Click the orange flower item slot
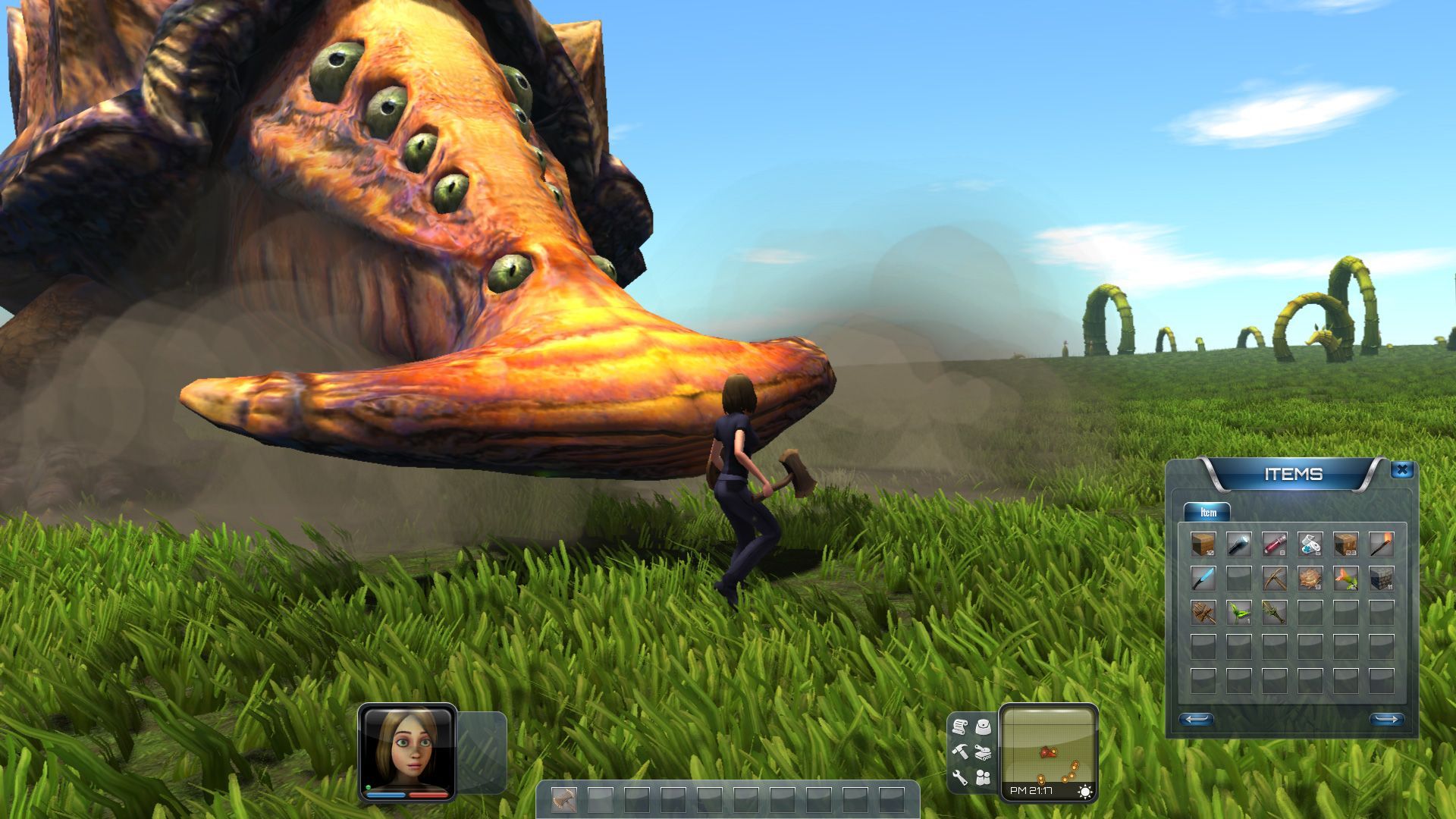This screenshot has height=819, width=1456. pyautogui.click(x=1345, y=579)
